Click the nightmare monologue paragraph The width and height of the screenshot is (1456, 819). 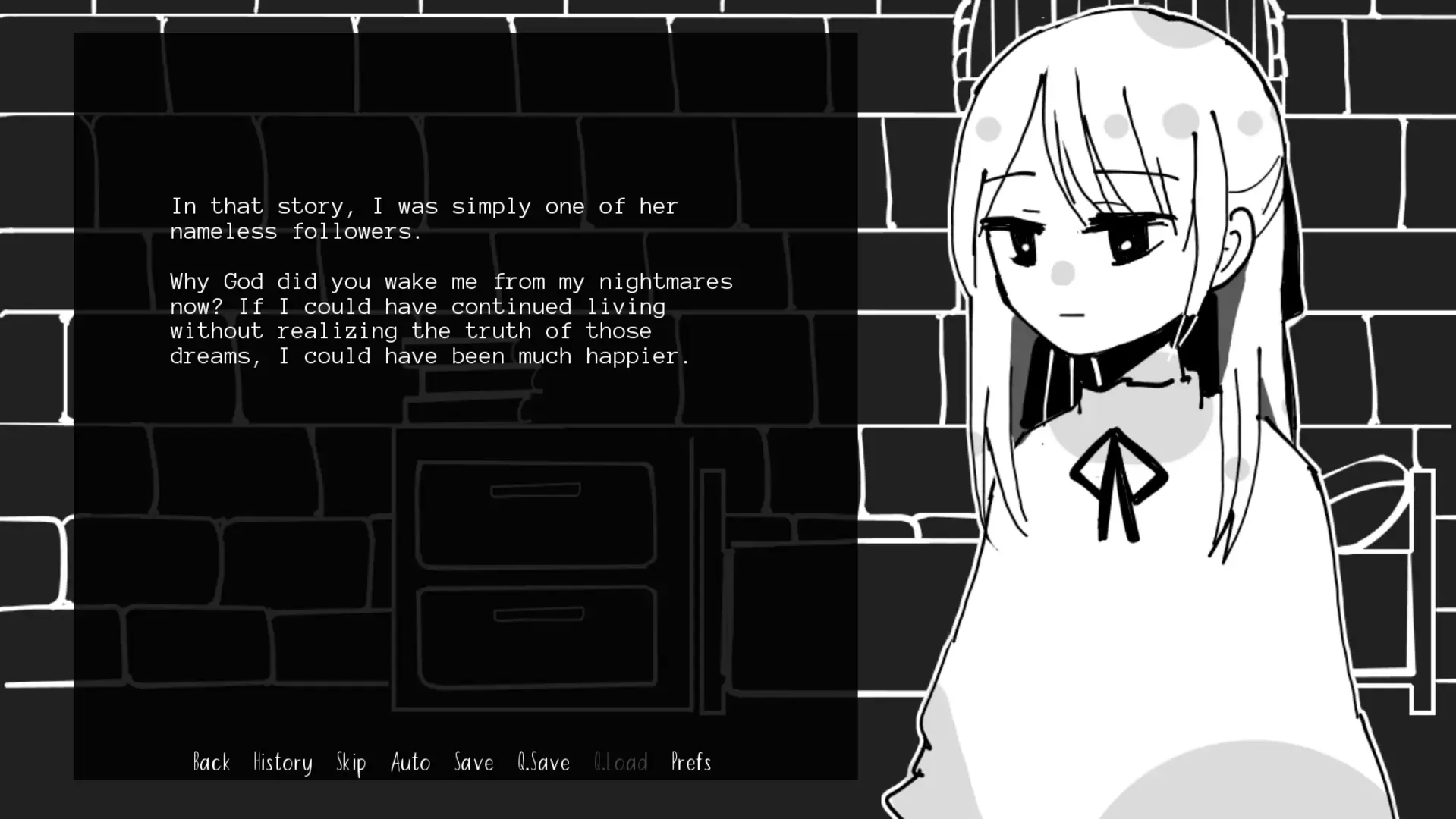(451, 318)
